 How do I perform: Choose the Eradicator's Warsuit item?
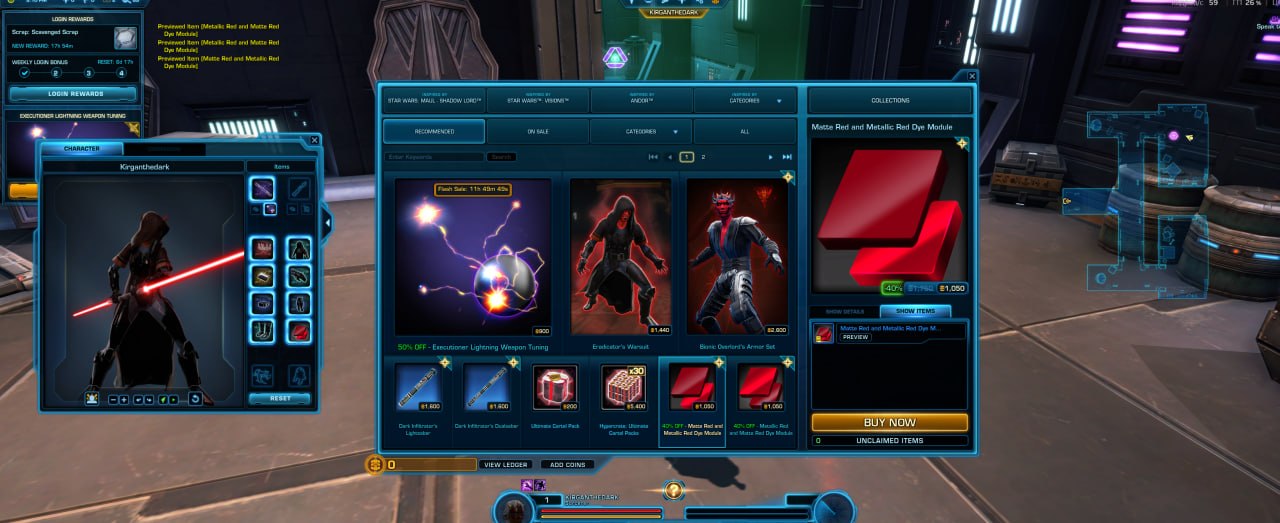coord(621,258)
